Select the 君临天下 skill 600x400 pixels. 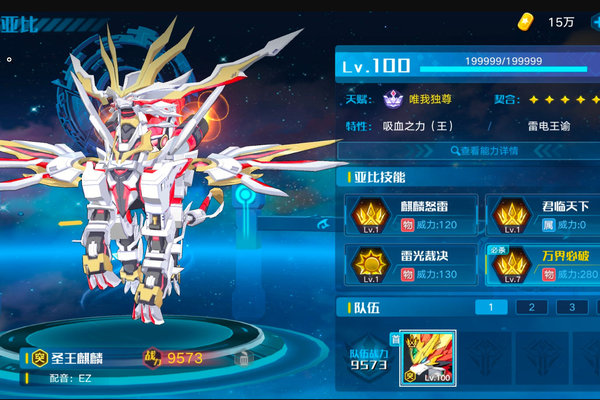click(543, 214)
